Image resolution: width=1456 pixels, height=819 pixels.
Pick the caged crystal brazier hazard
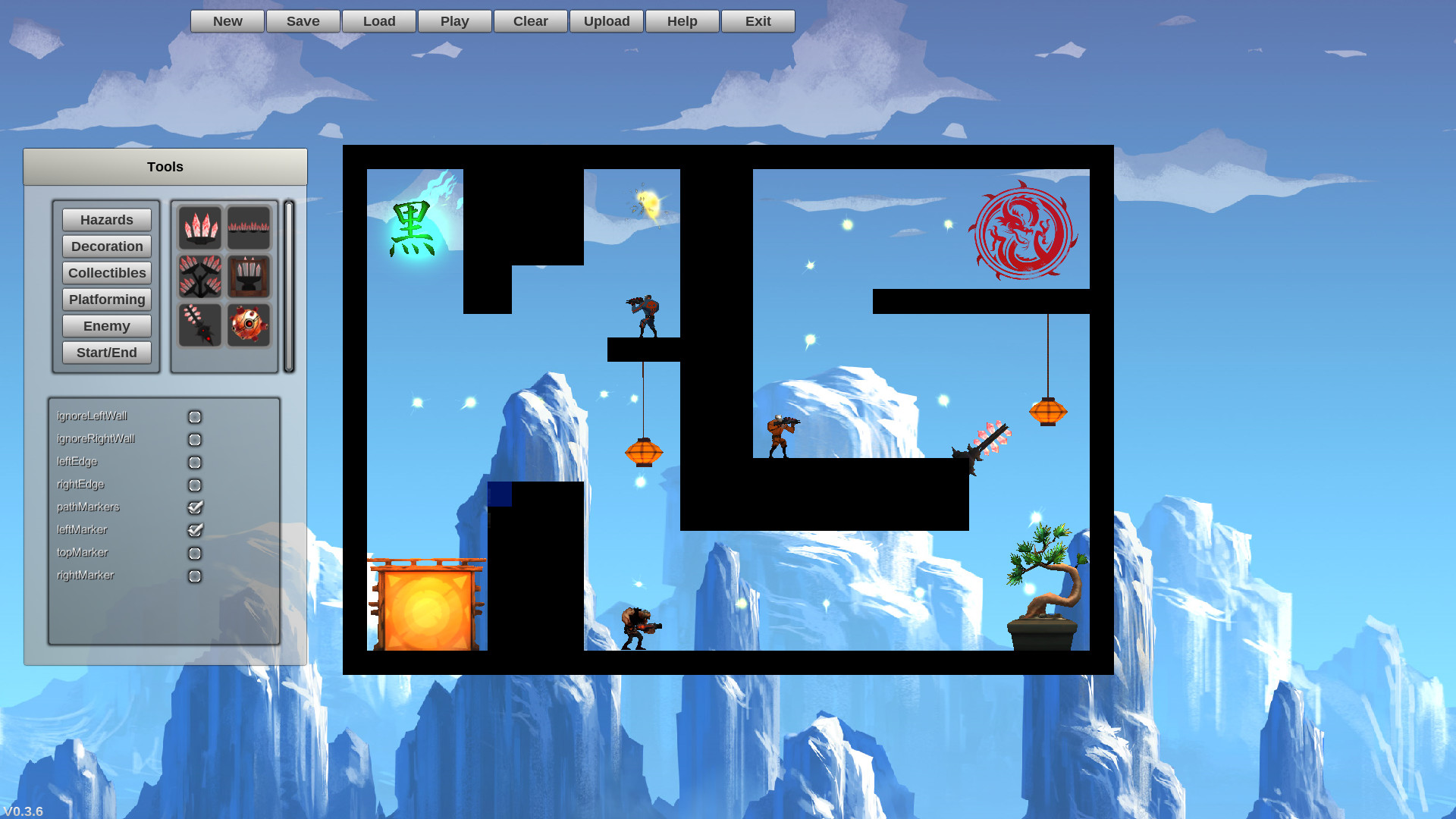click(x=249, y=276)
